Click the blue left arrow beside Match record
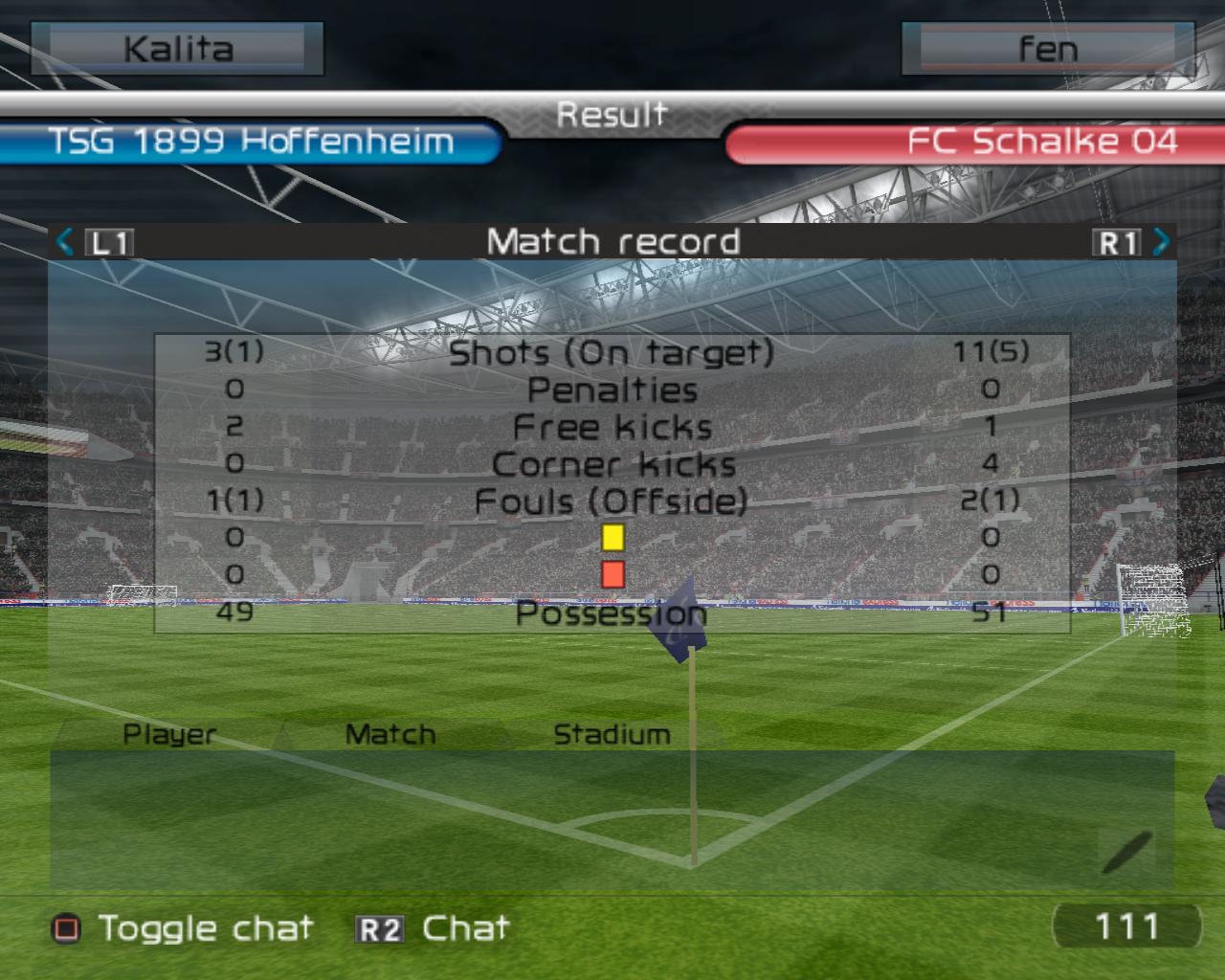1225x980 pixels. coord(65,241)
